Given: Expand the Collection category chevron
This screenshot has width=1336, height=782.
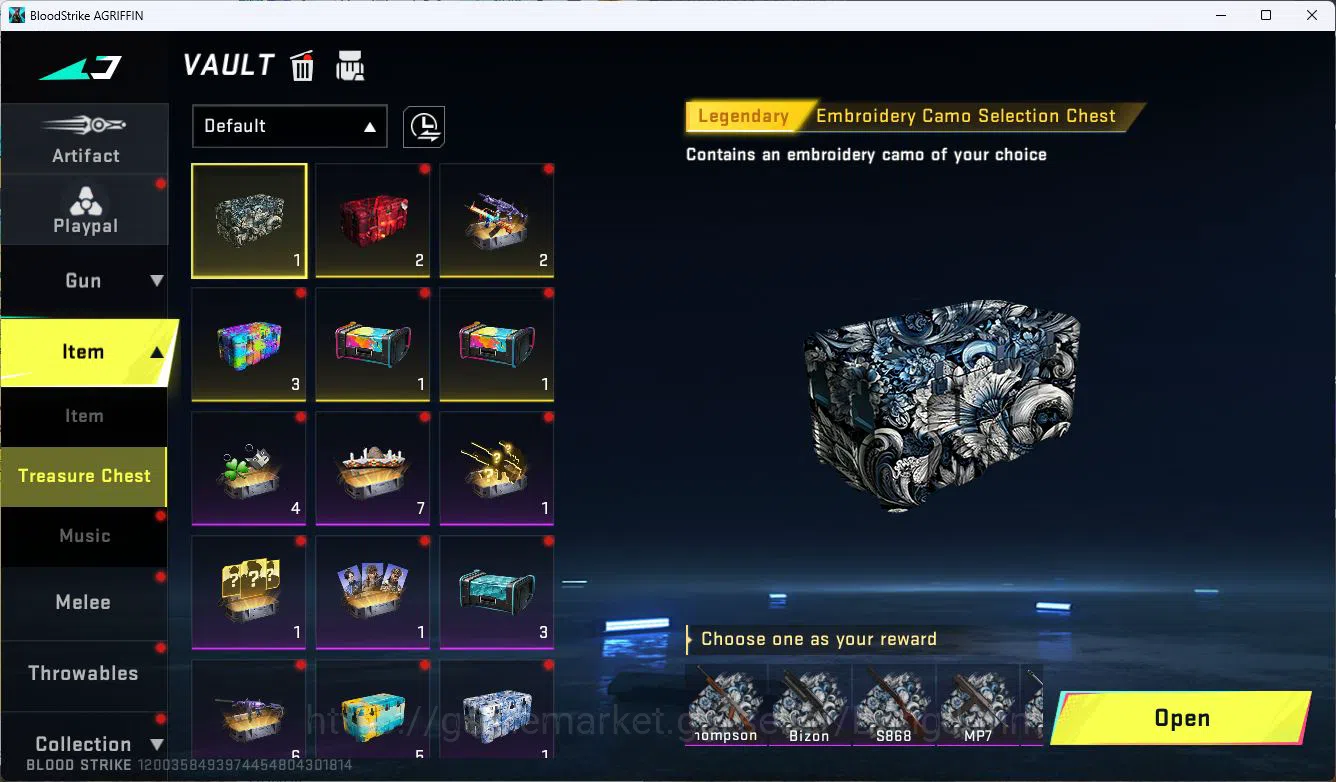Looking at the screenshot, I should click(157, 744).
